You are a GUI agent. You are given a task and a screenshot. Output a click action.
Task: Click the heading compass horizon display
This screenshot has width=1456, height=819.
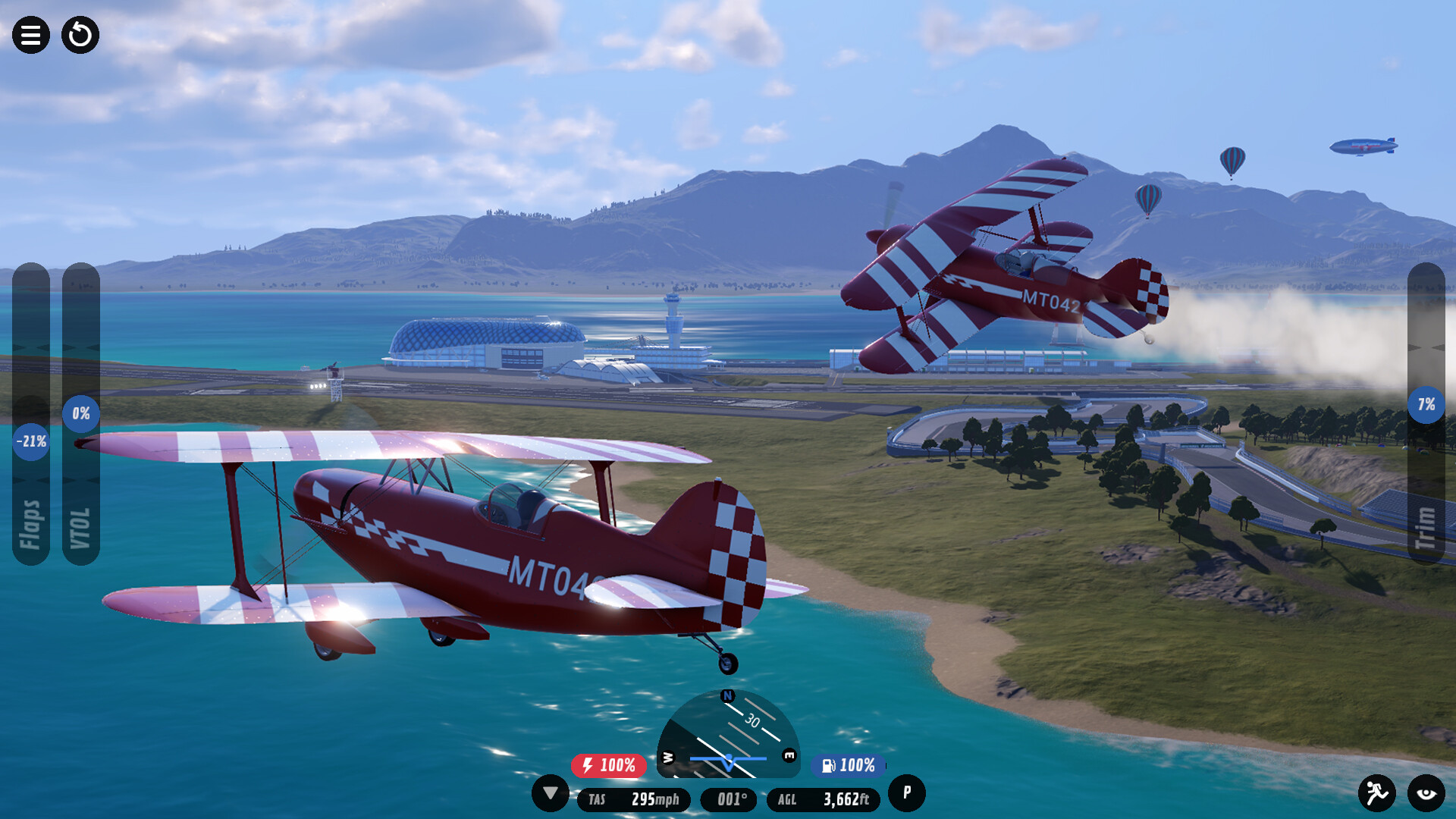[728, 734]
